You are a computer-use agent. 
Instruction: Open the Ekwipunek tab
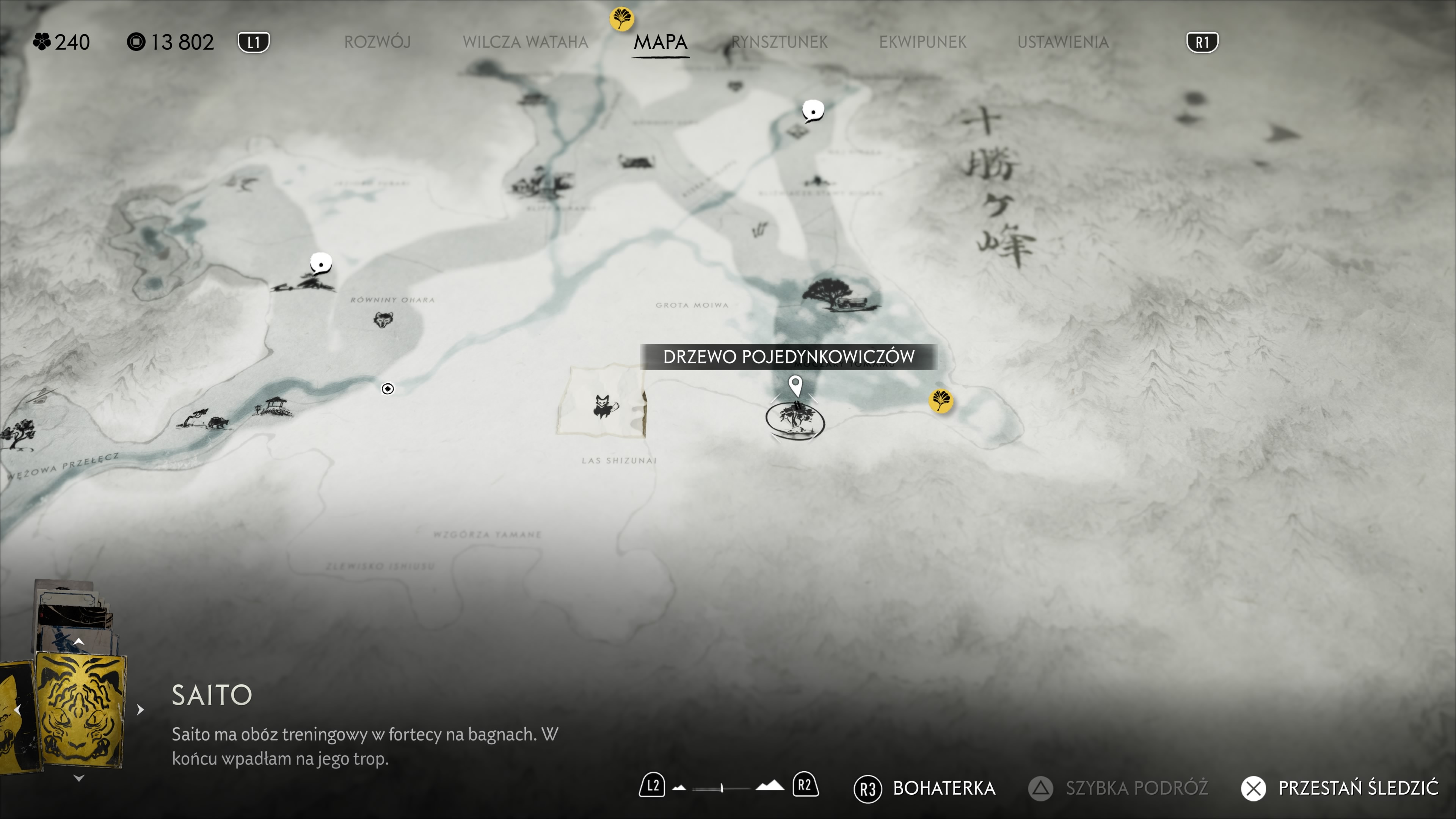click(923, 42)
